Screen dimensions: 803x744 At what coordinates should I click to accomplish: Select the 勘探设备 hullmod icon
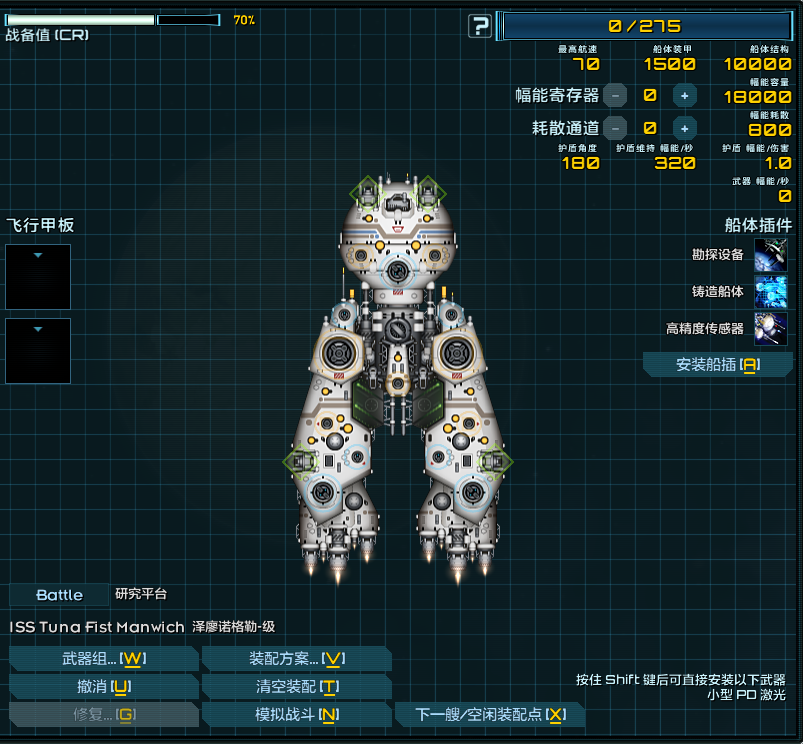[770, 255]
